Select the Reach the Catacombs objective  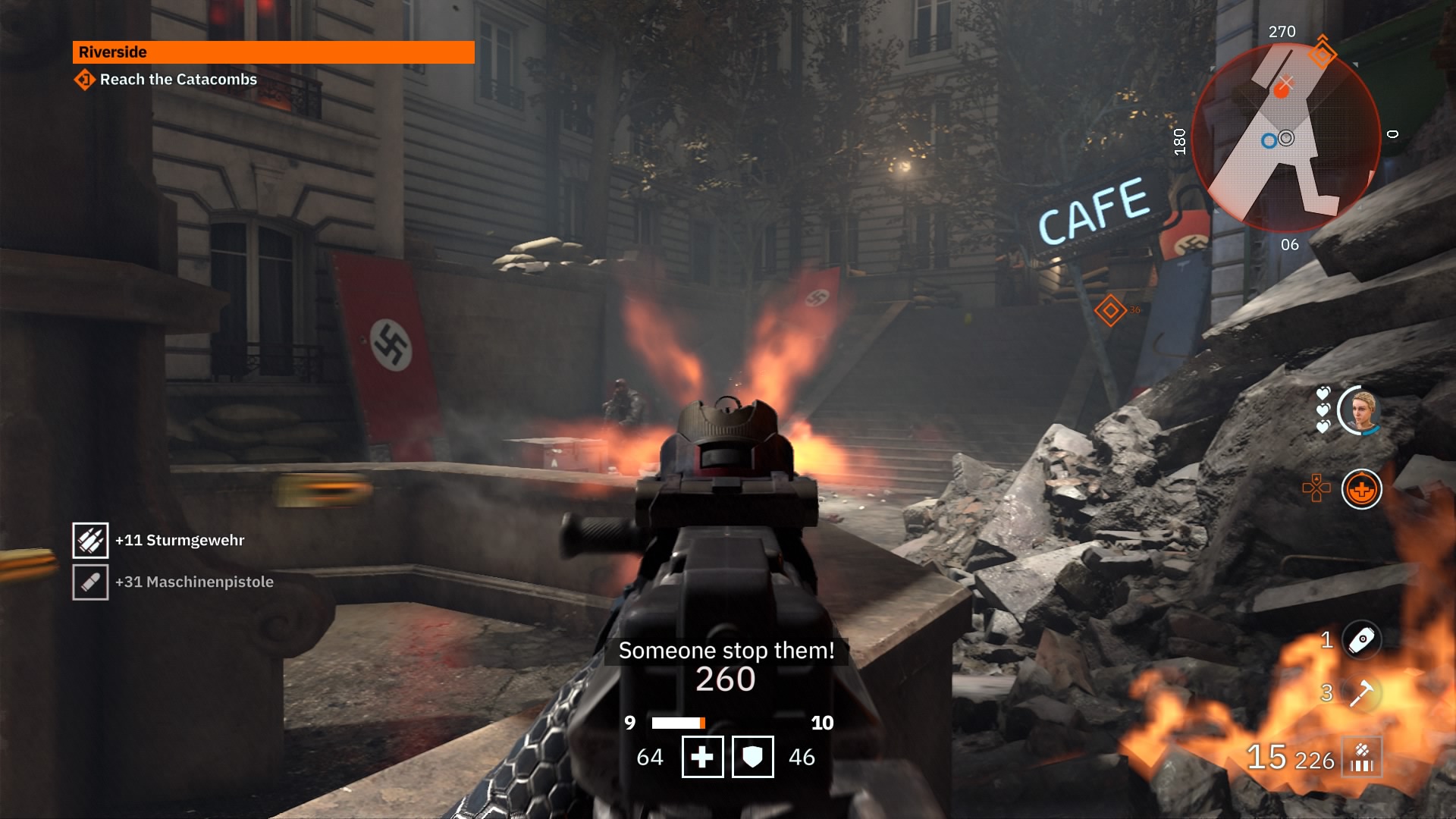coord(178,80)
